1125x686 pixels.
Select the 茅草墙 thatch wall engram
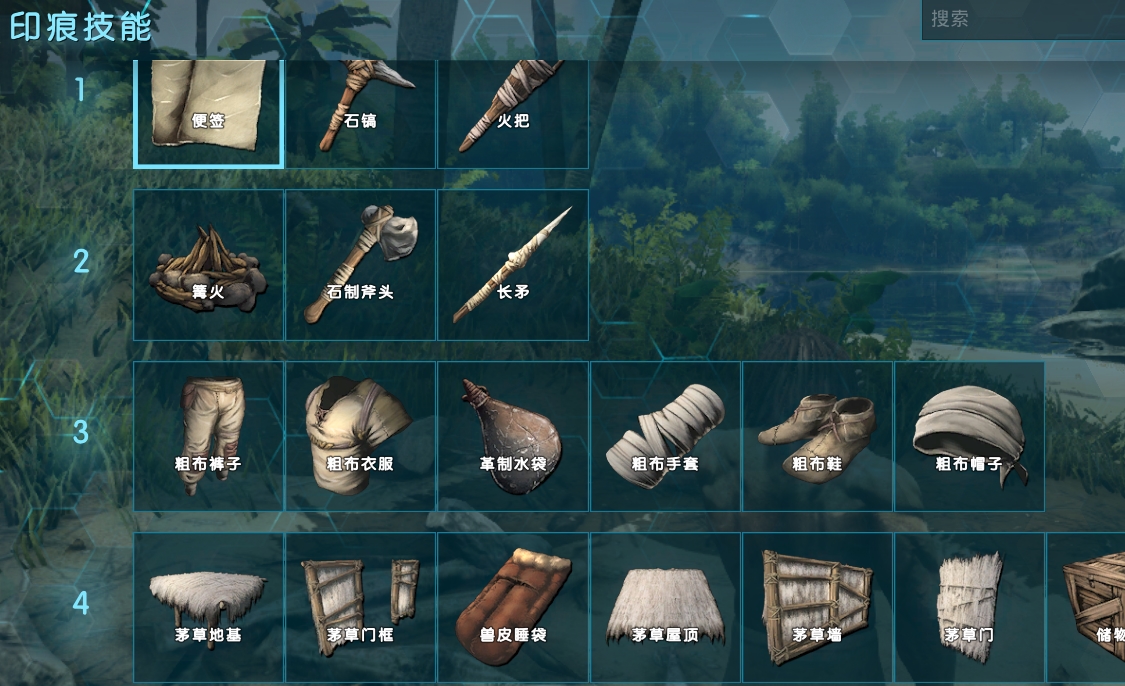pyautogui.click(x=818, y=607)
